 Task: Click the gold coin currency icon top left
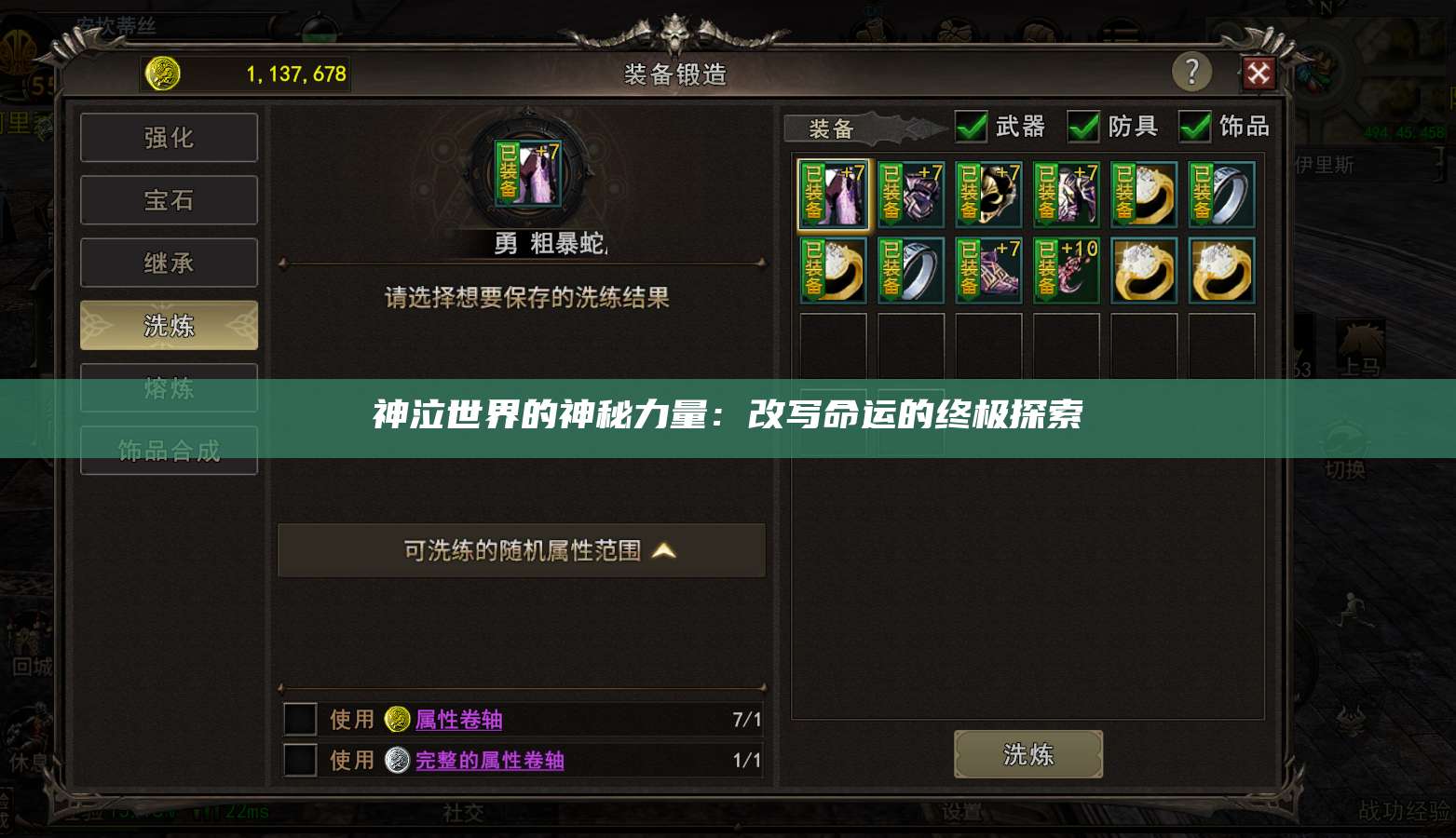tap(162, 73)
